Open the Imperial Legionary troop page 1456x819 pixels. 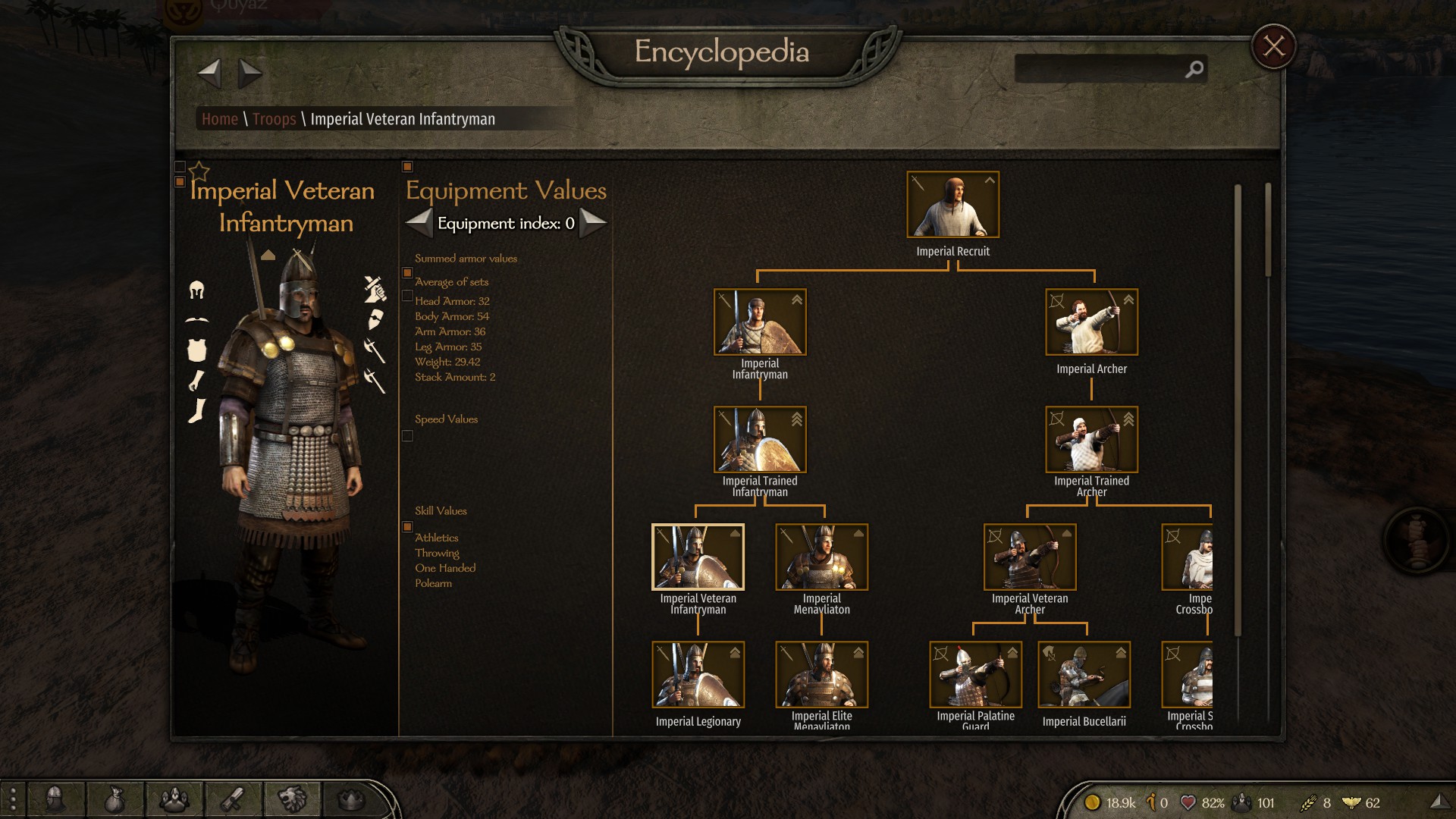pyautogui.click(x=698, y=675)
